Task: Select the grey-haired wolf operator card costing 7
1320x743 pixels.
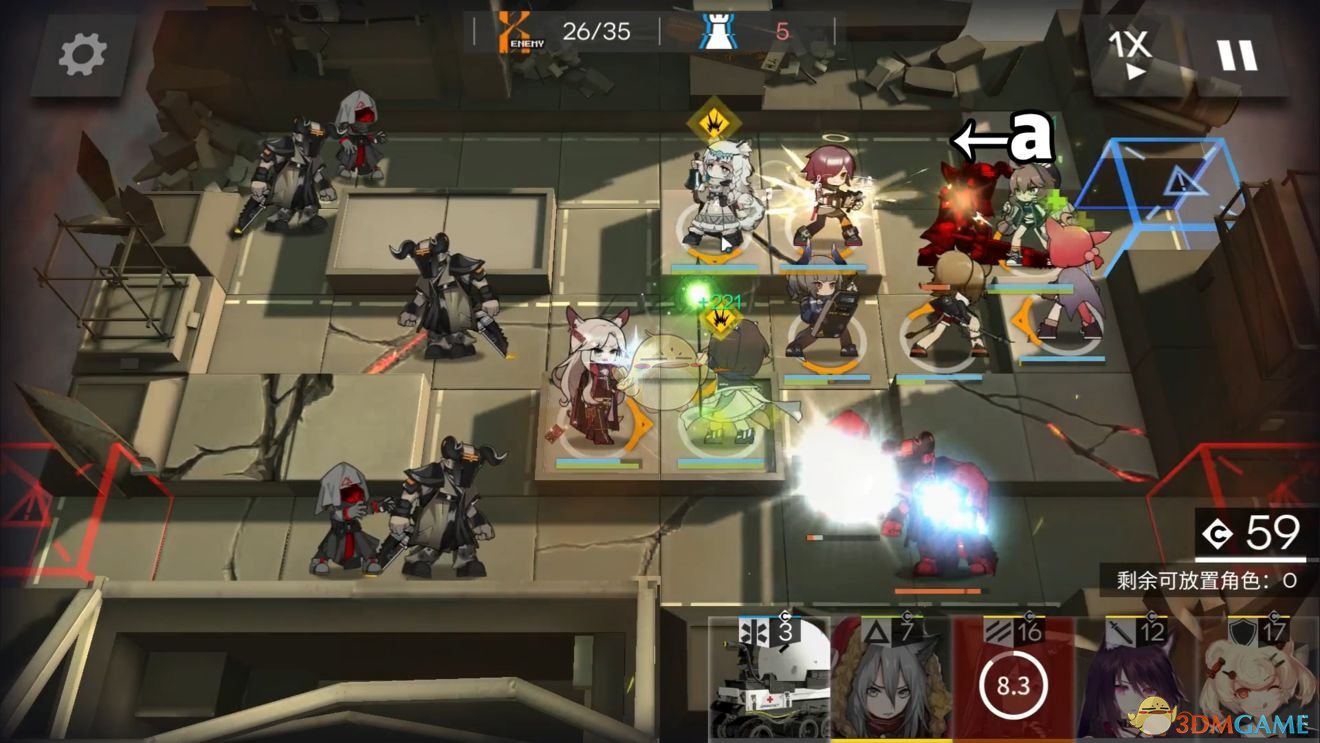Action: coord(890,680)
